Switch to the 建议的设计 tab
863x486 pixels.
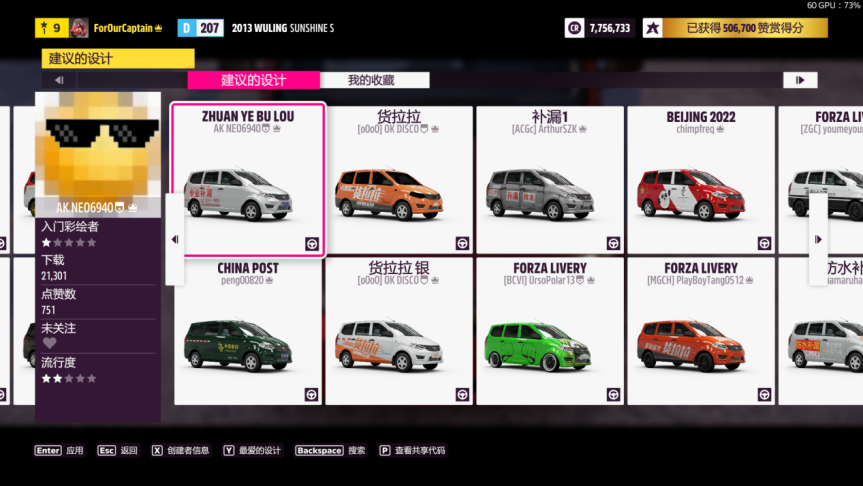[254, 80]
